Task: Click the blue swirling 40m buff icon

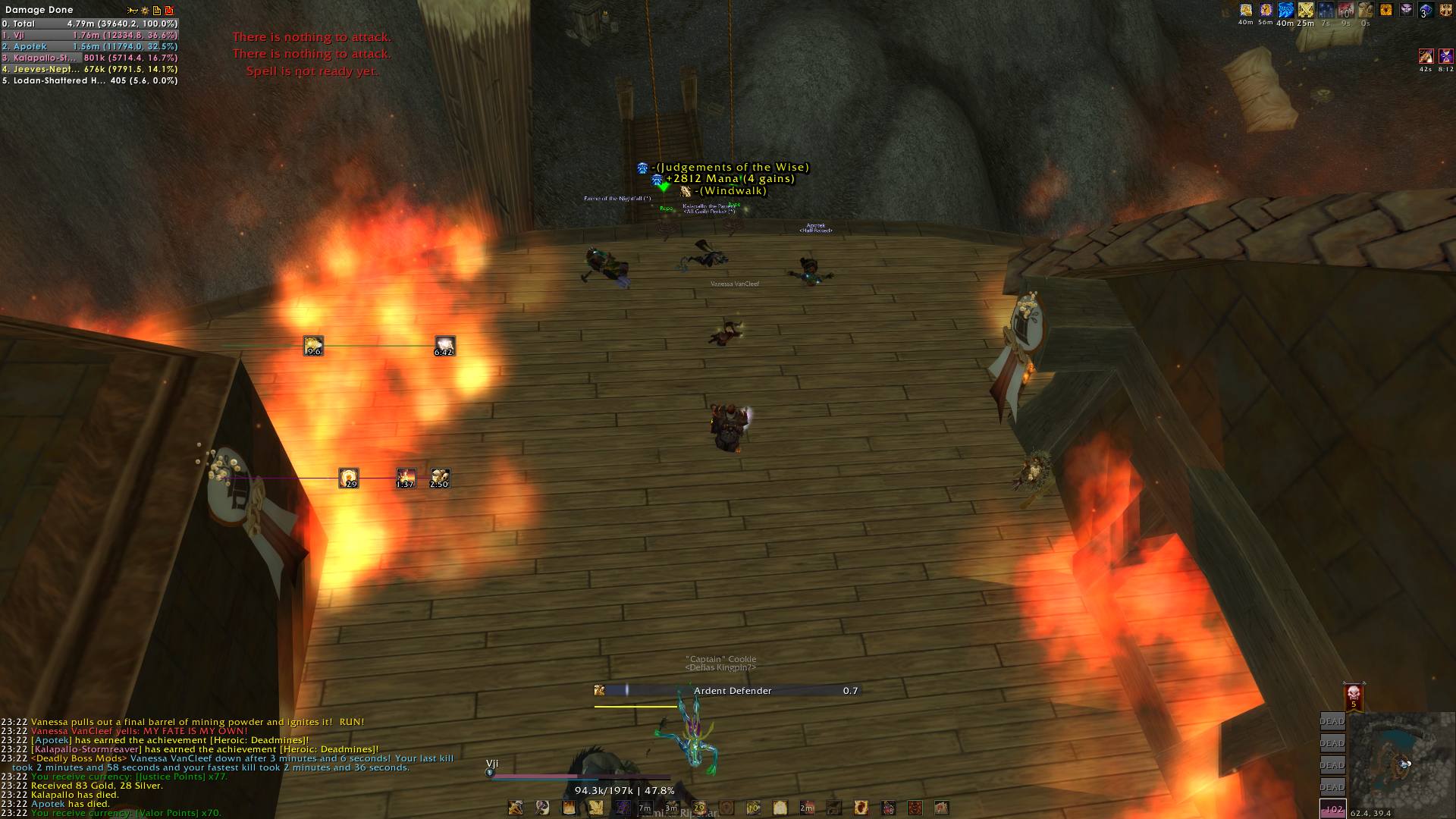Action: 1285,11
